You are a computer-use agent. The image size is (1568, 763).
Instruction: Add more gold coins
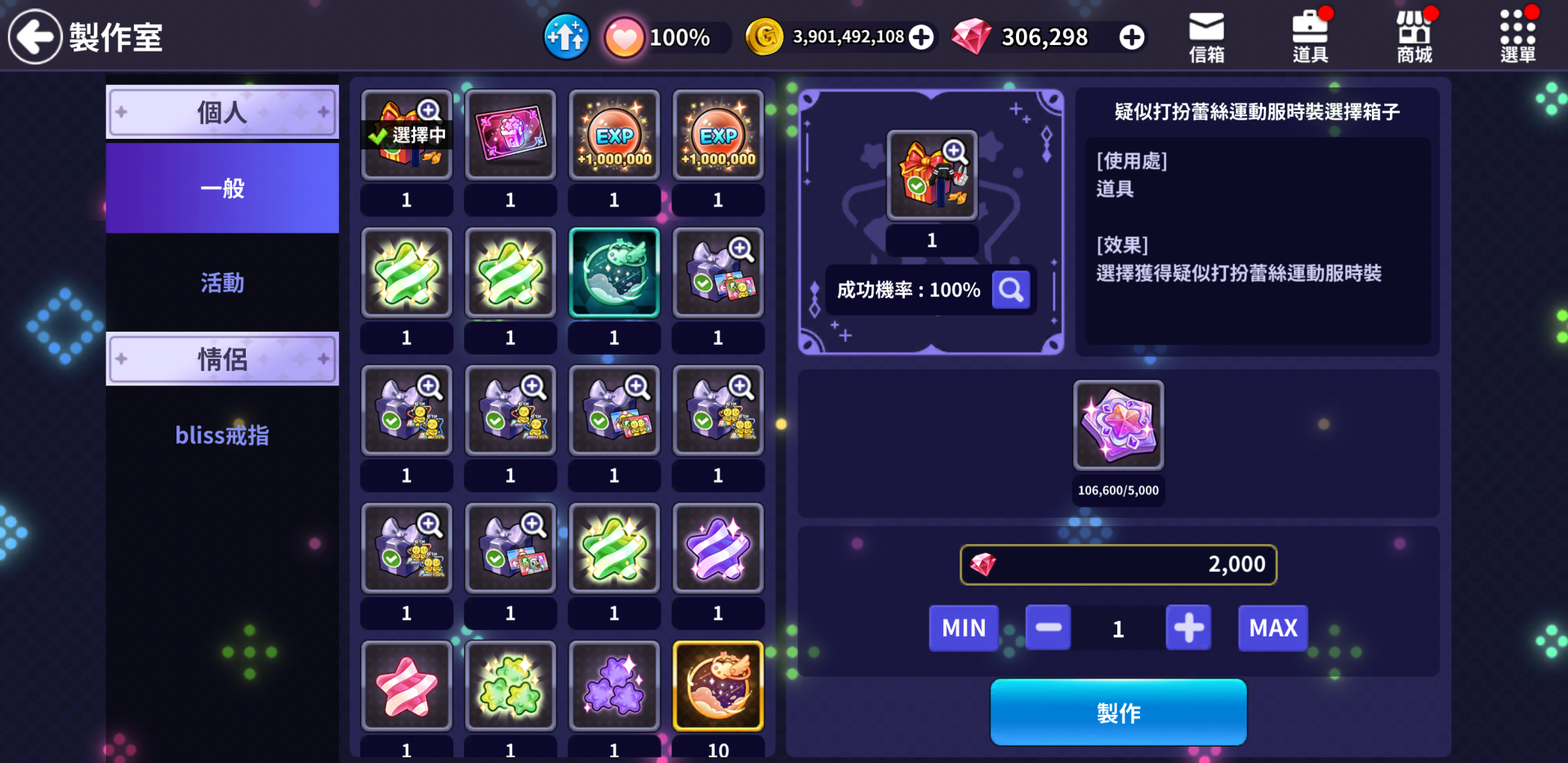pyautogui.click(x=921, y=37)
